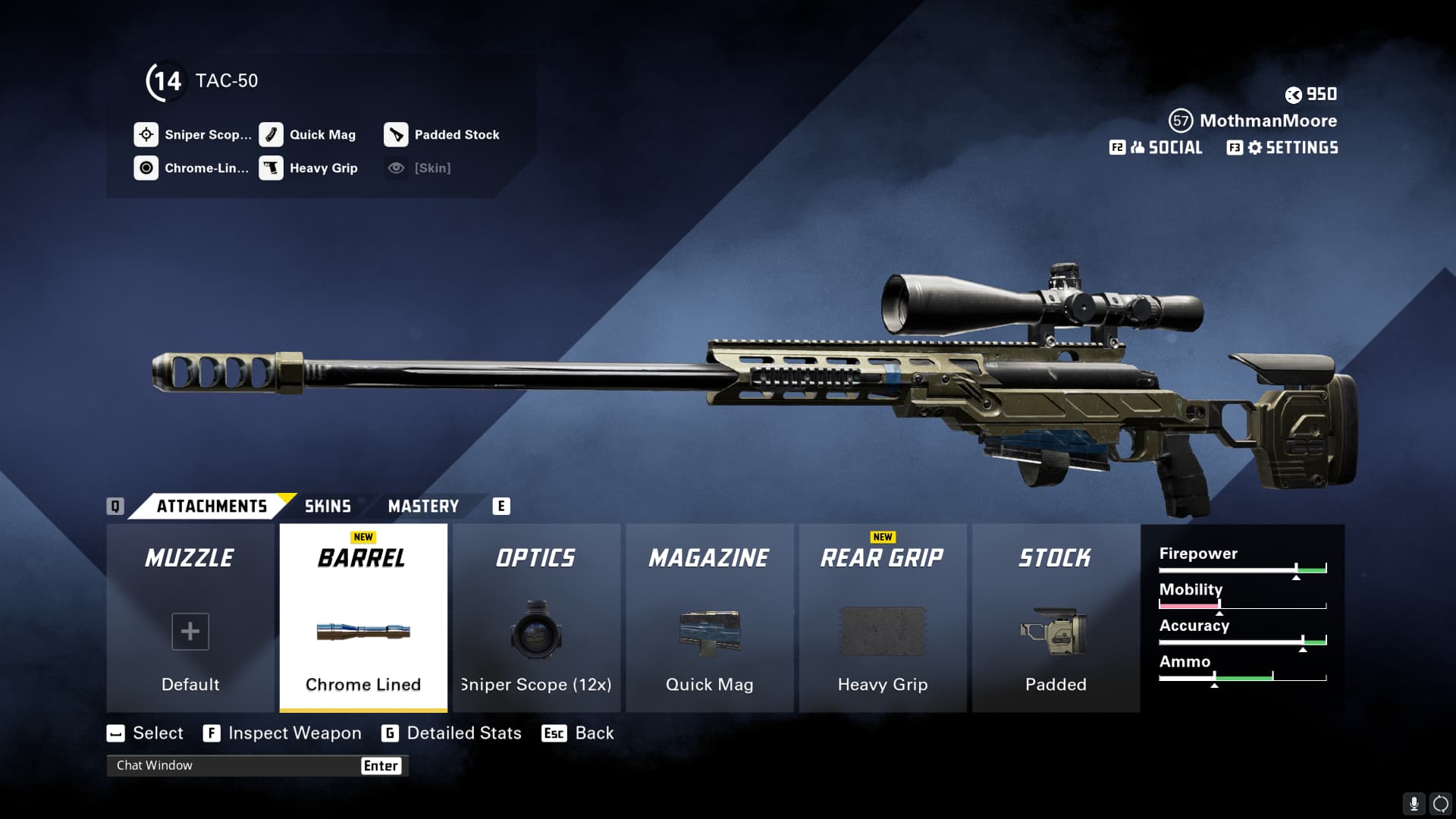Click the Quick Mag summary entry
The height and width of the screenshot is (819, 1456).
(x=322, y=135)
